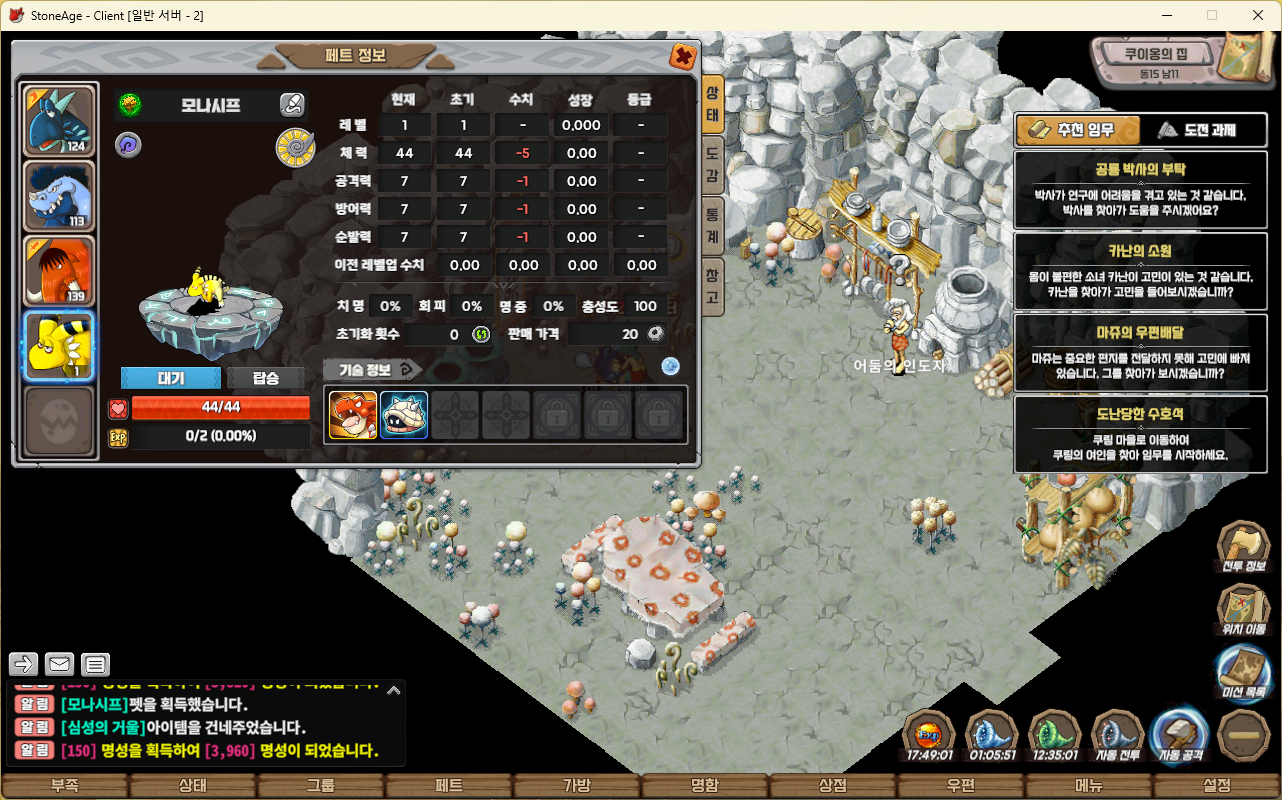1282x800 pixels.
Task: Minimize the StoneAge client window
Action: 1166,15
